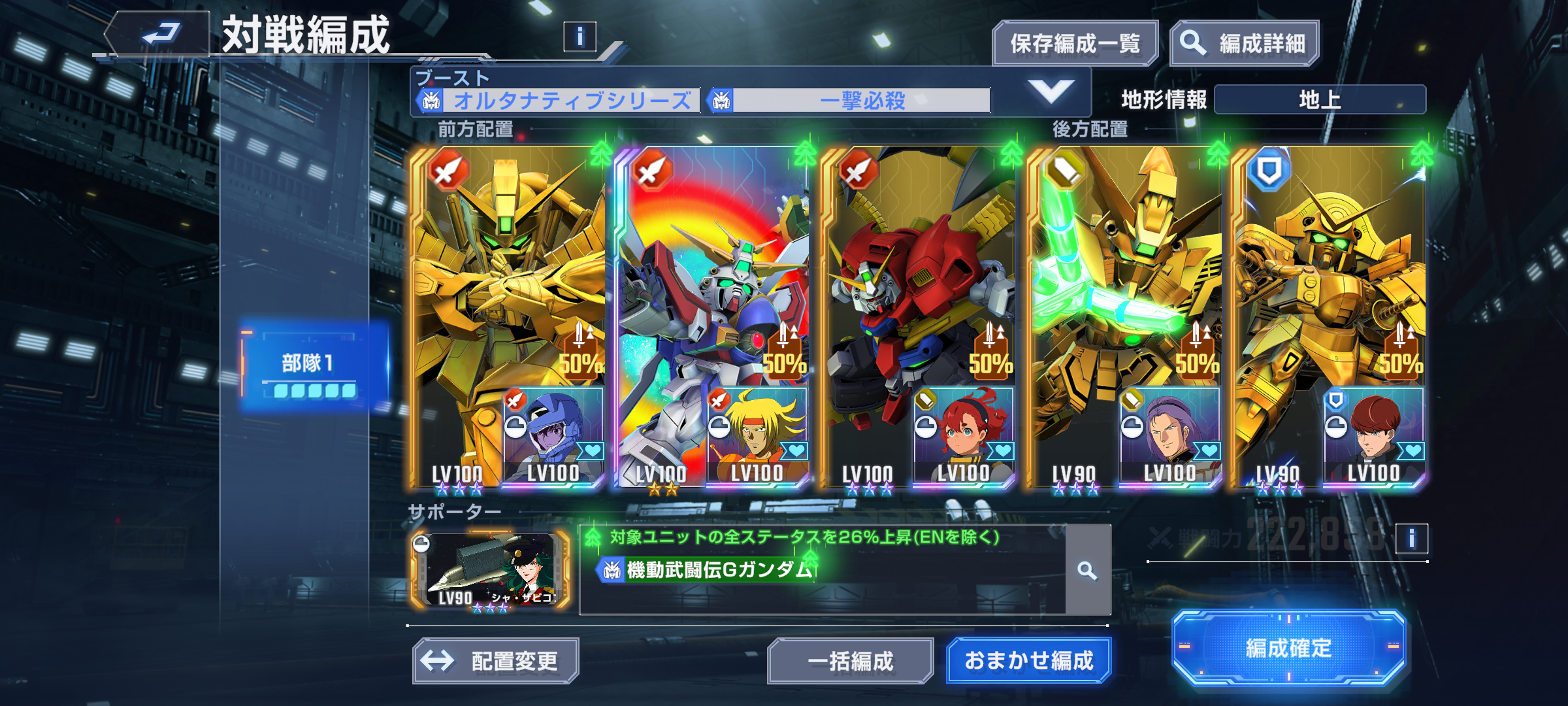This screenshot has height=706, width=1568.
Task: Inspect supporter effect with magnifier button
Action: [x=1087, y=571]
